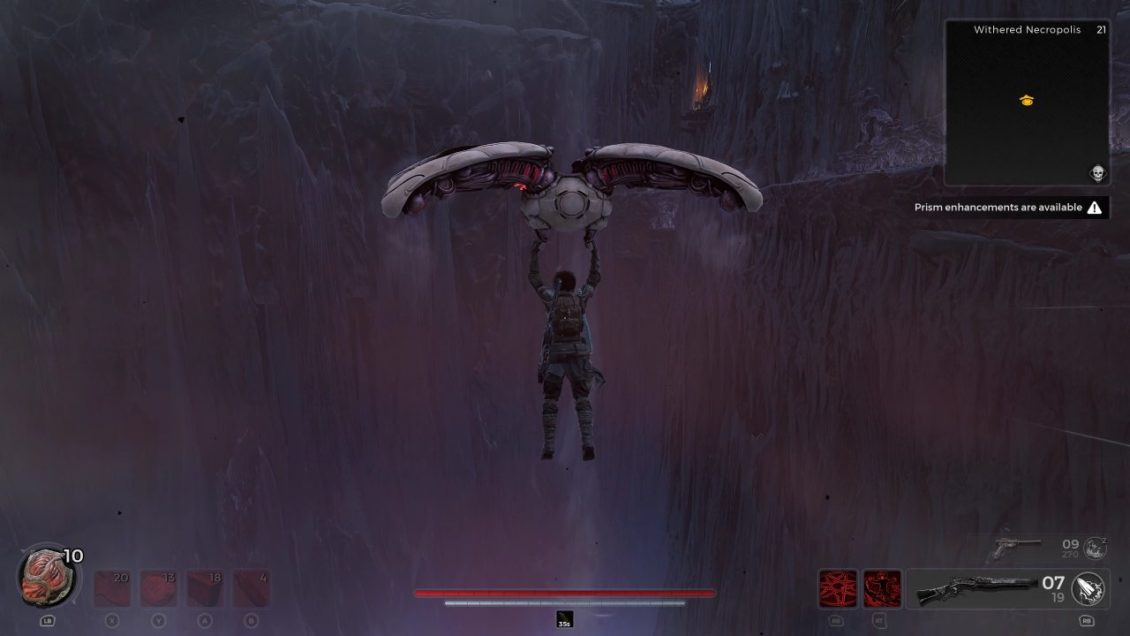The height and width of the screenshot is (636, 1130).
Task: Click the yellow player marker on minimap
Action: [1026, 100]
